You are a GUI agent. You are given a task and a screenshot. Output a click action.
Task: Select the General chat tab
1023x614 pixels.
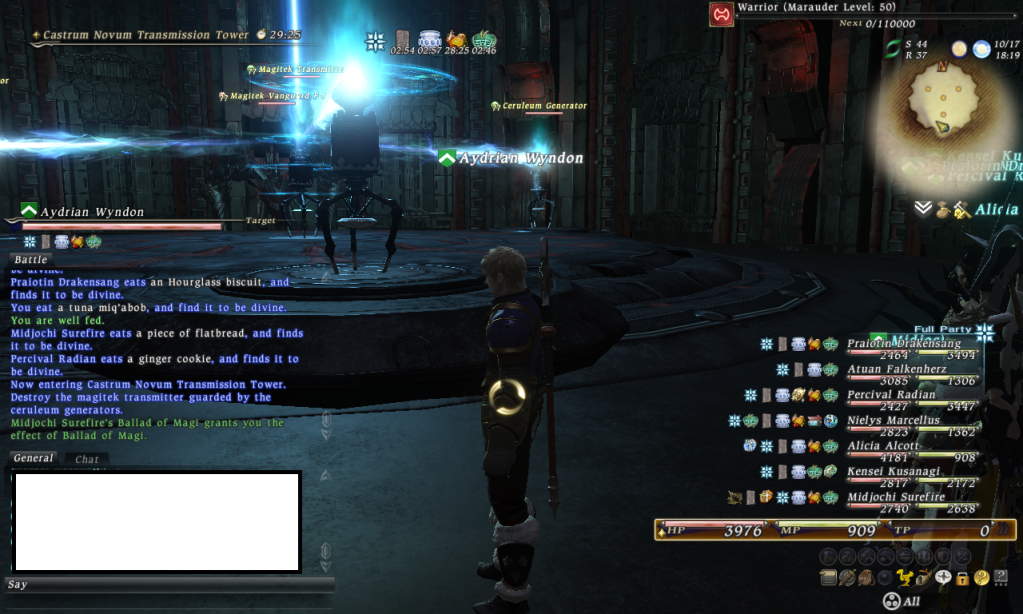tap(33, 458)
